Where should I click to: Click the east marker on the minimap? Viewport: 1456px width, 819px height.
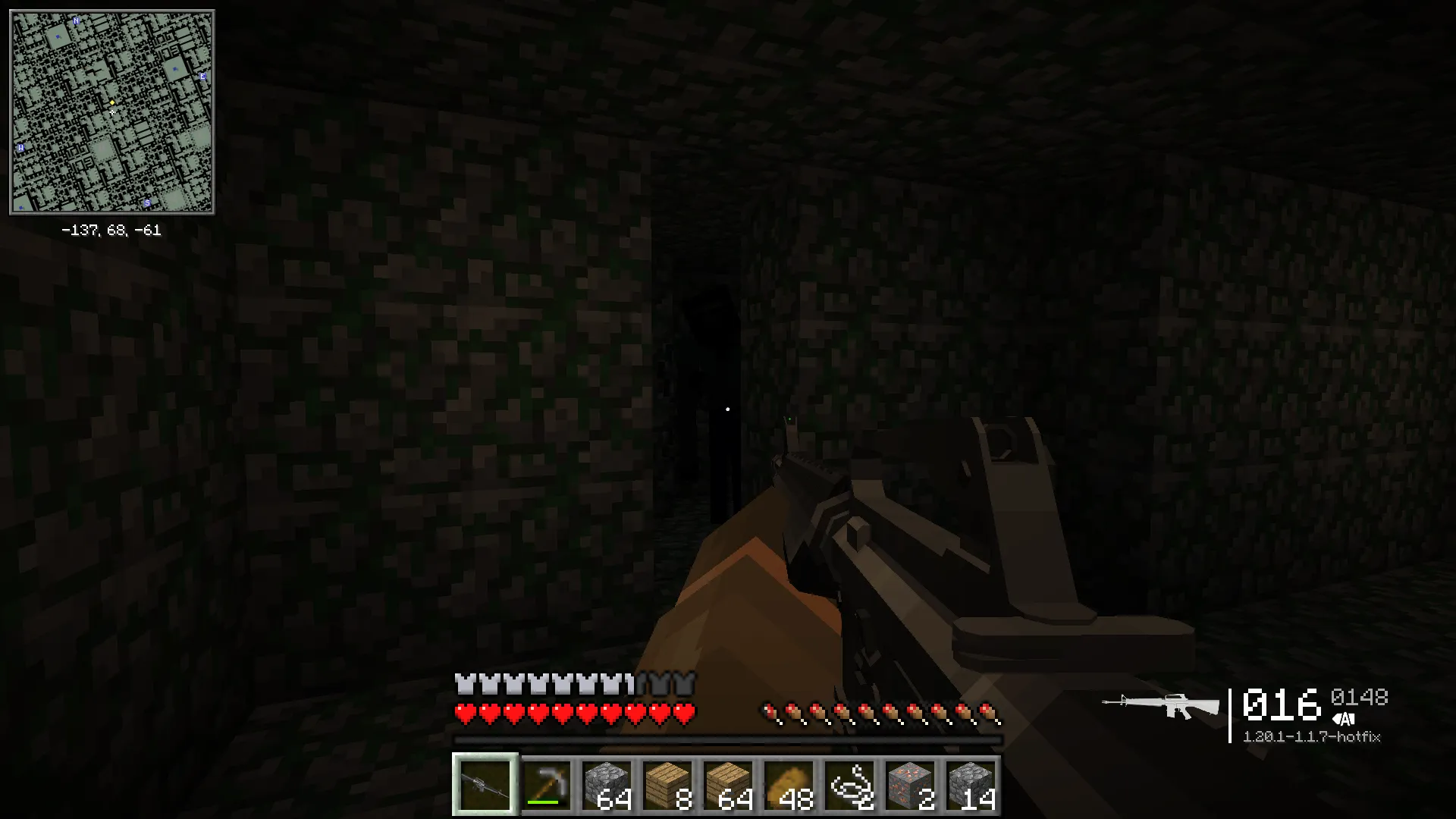pos(202,77)
